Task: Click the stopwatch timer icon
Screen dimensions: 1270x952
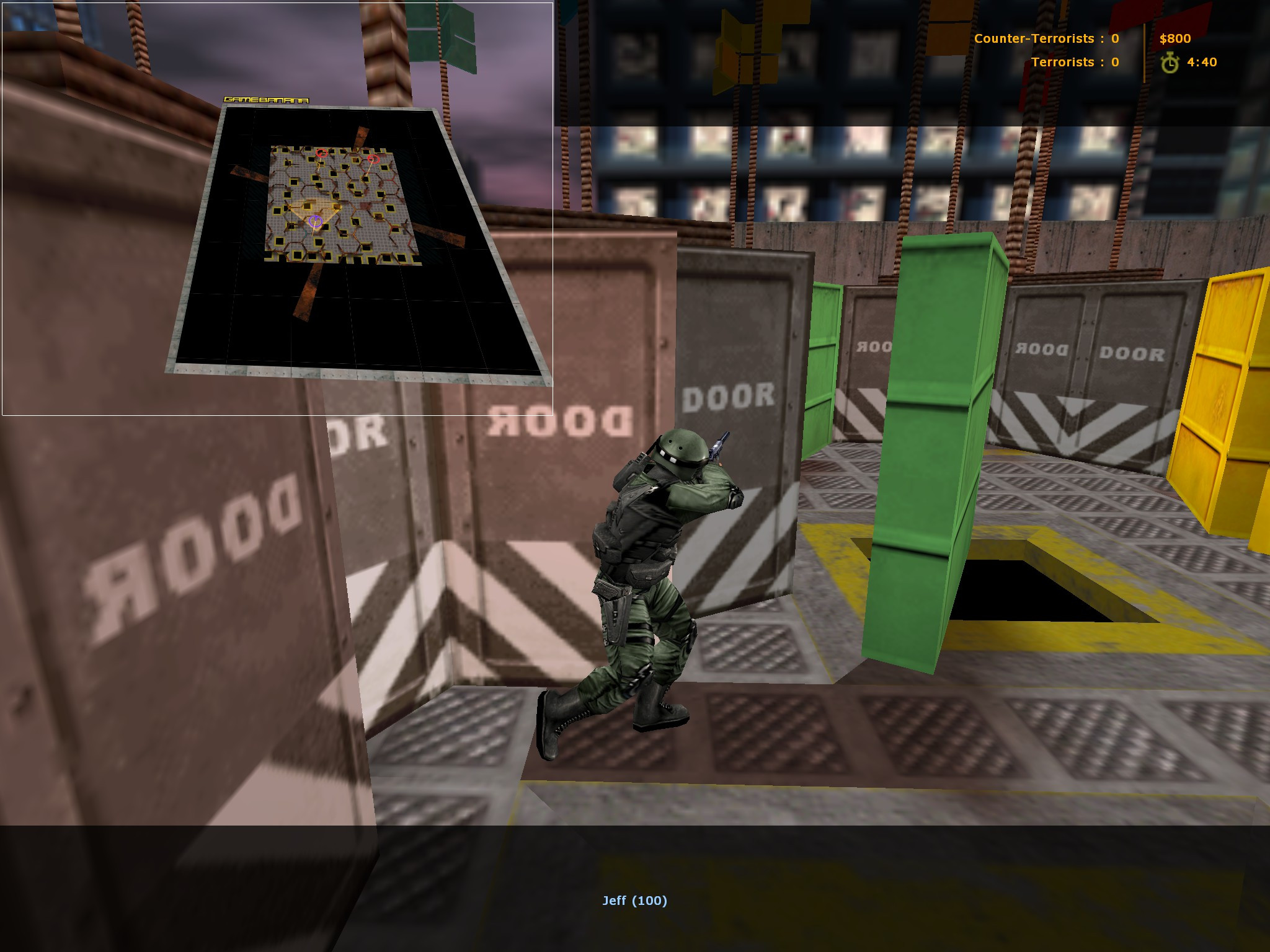Action: 1169,63
